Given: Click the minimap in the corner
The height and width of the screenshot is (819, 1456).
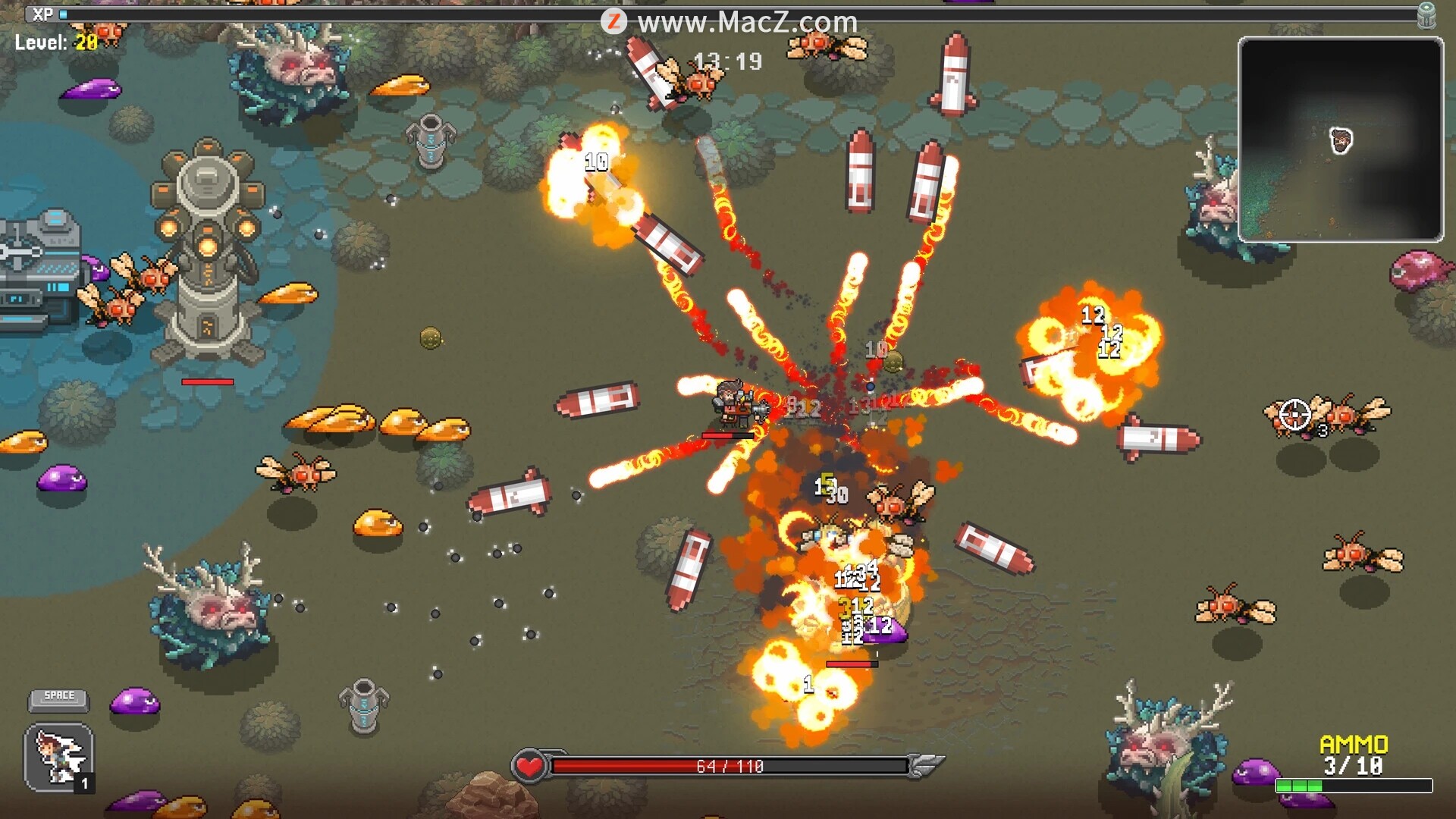Looking at the screenshot, I should pyautogui.click(x=1340, y=140).
